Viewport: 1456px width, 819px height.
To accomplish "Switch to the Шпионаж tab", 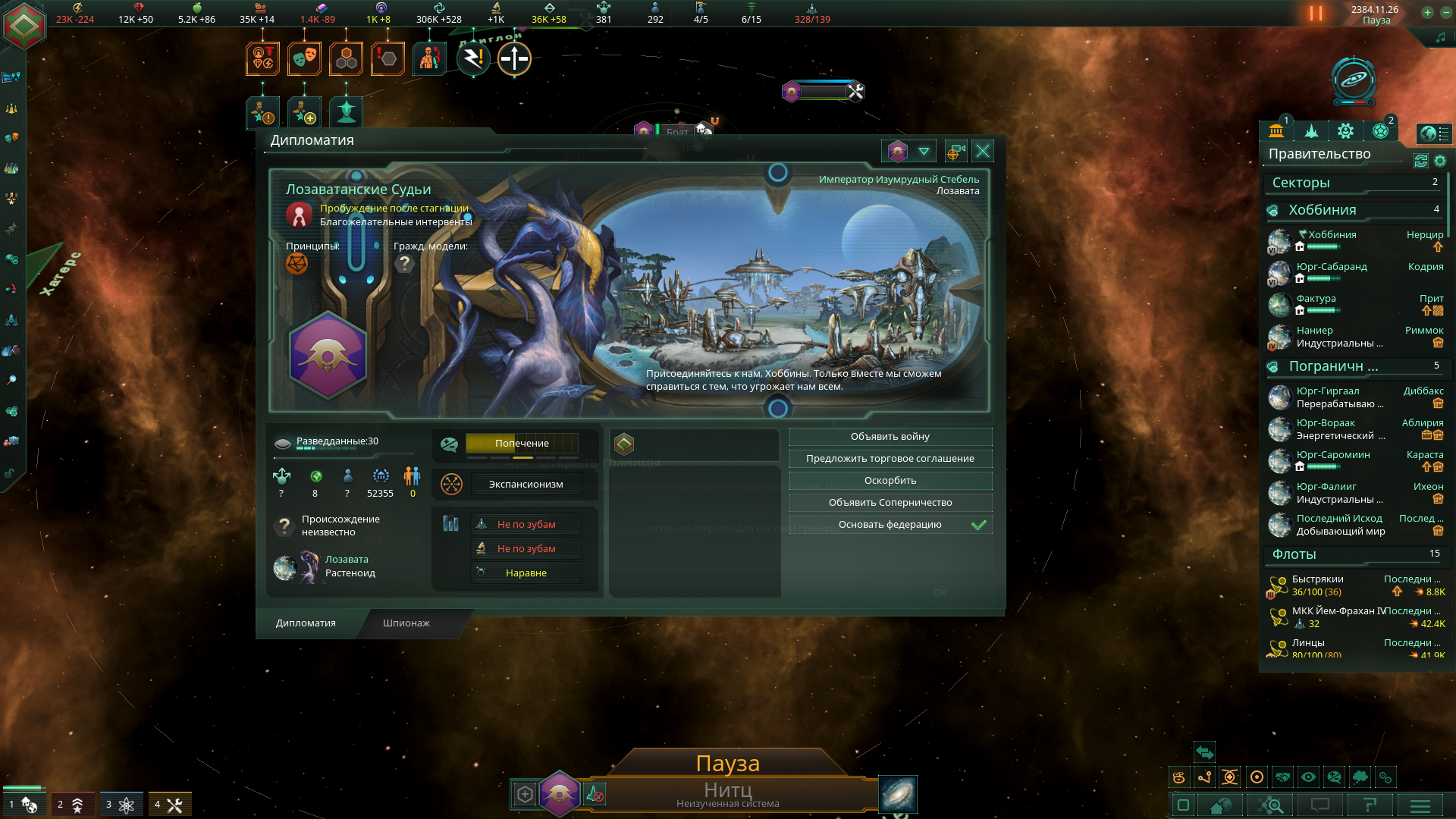I will [x=406, y=623].
